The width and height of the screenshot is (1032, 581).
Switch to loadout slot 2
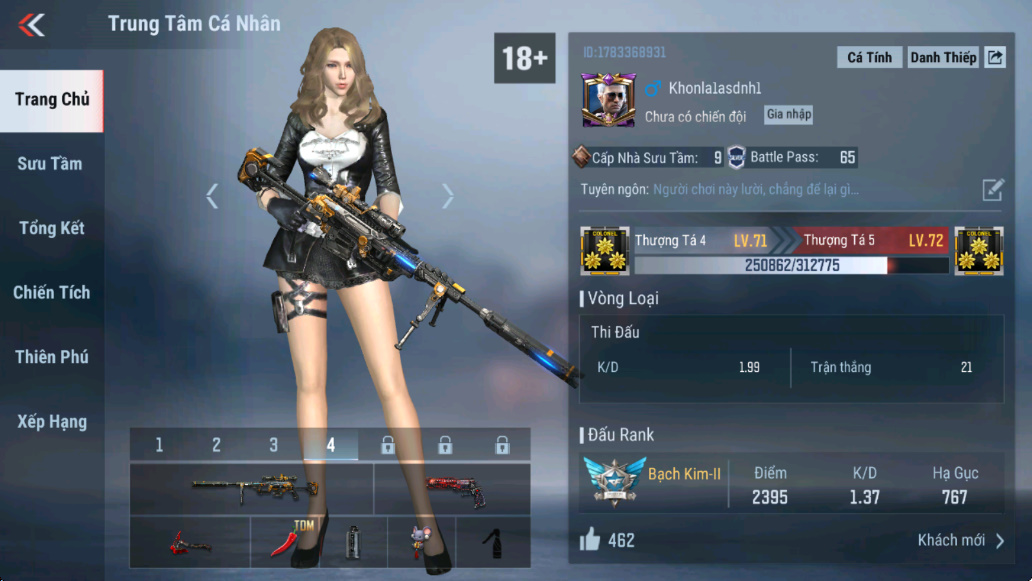pyautogui.click(x=216, y=445)
